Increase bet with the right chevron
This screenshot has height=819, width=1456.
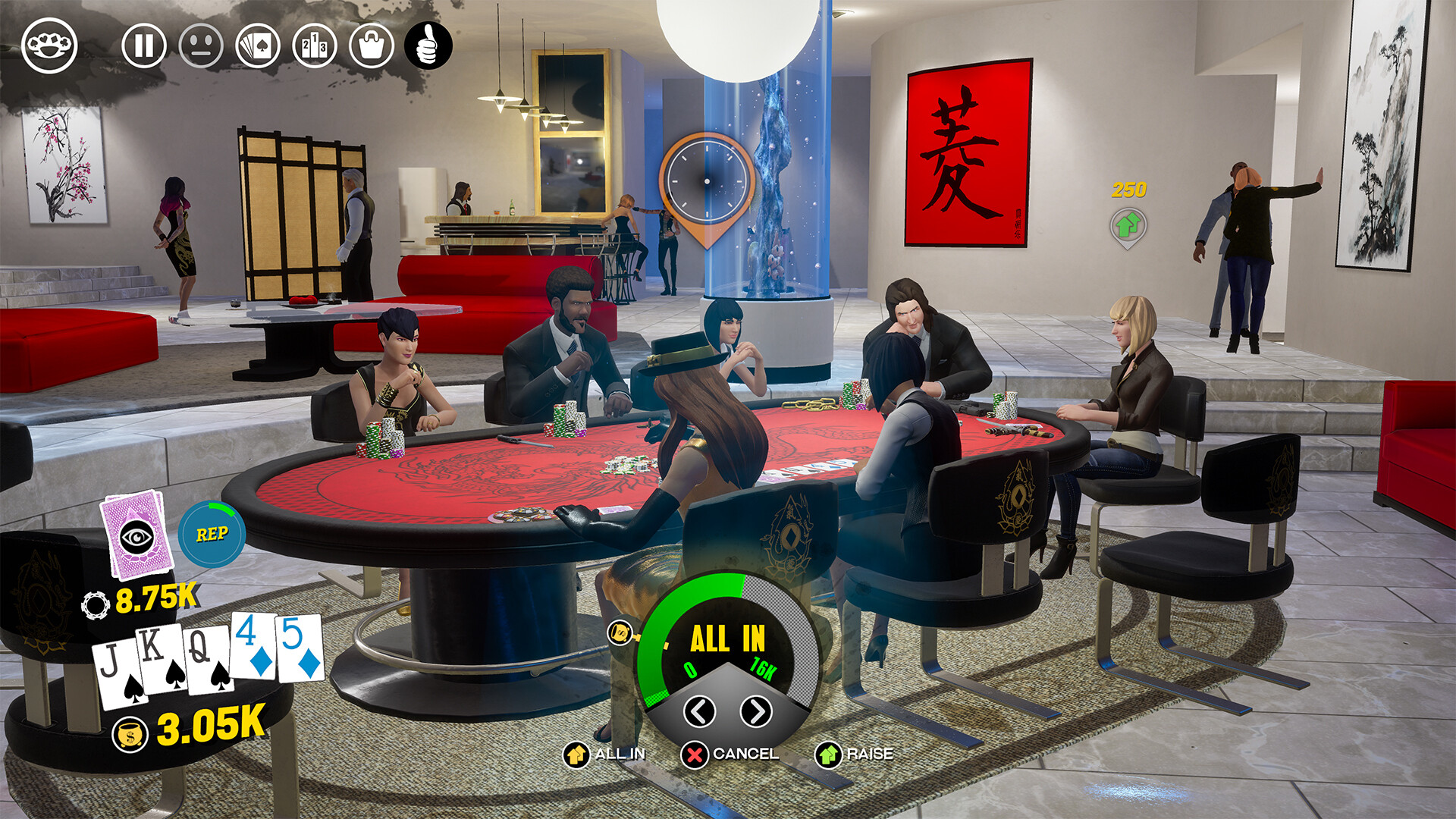tap(755, 713)
